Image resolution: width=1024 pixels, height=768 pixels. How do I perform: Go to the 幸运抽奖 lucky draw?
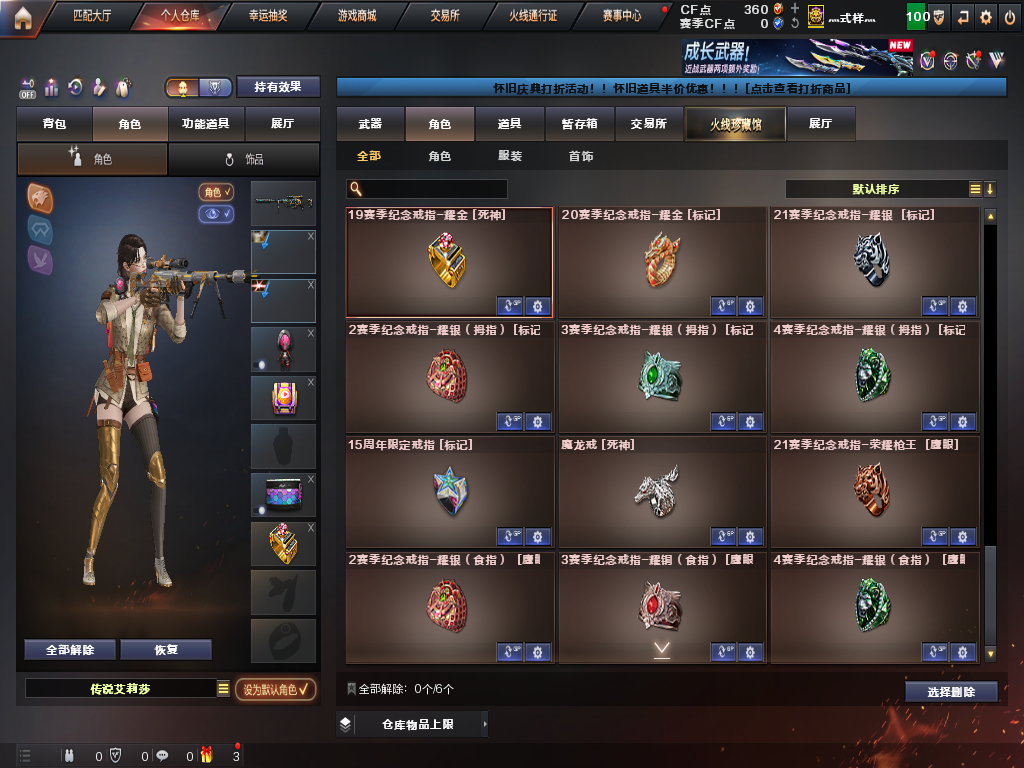point(267,16)
